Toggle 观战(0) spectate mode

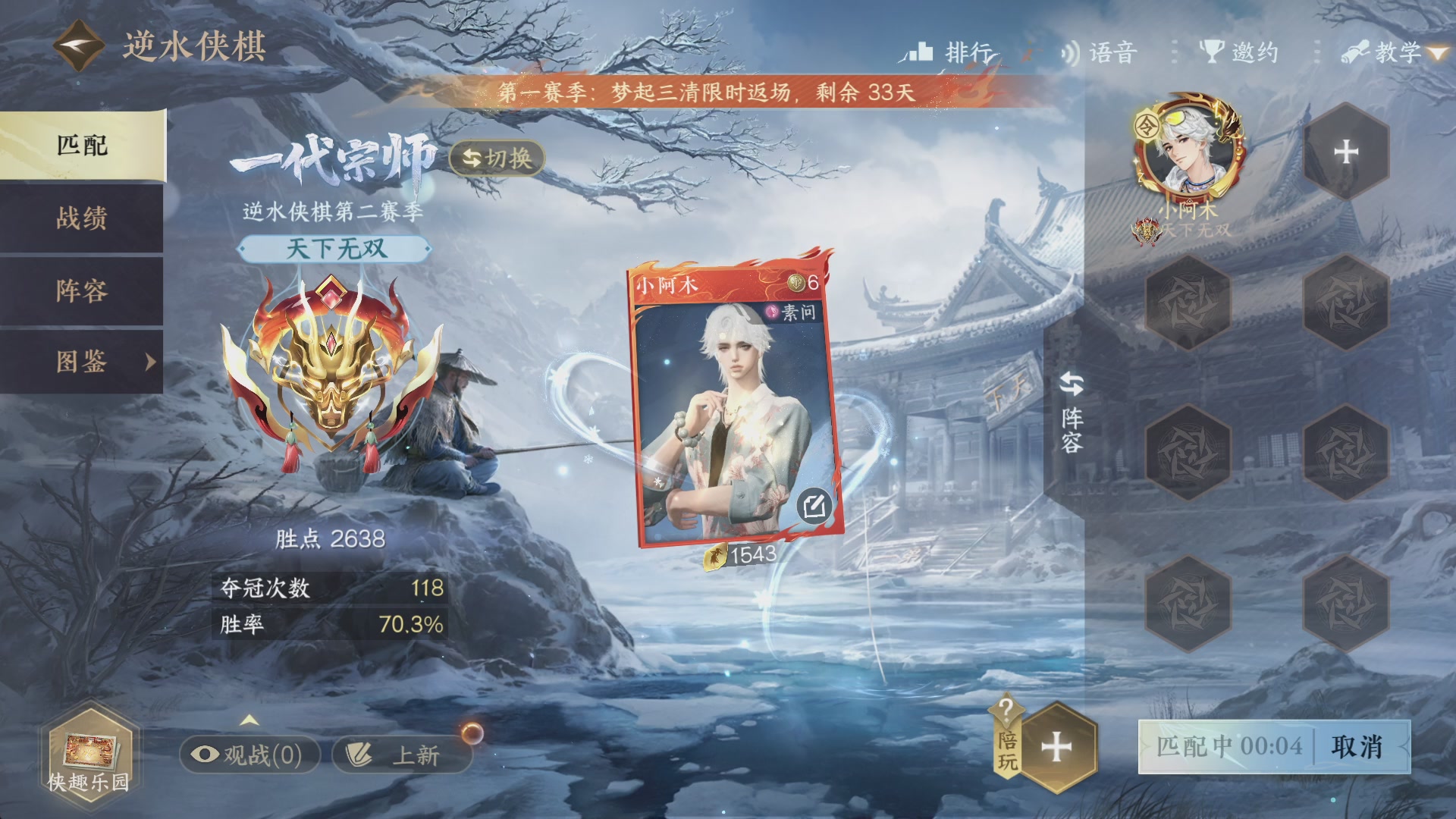[250, 755]
